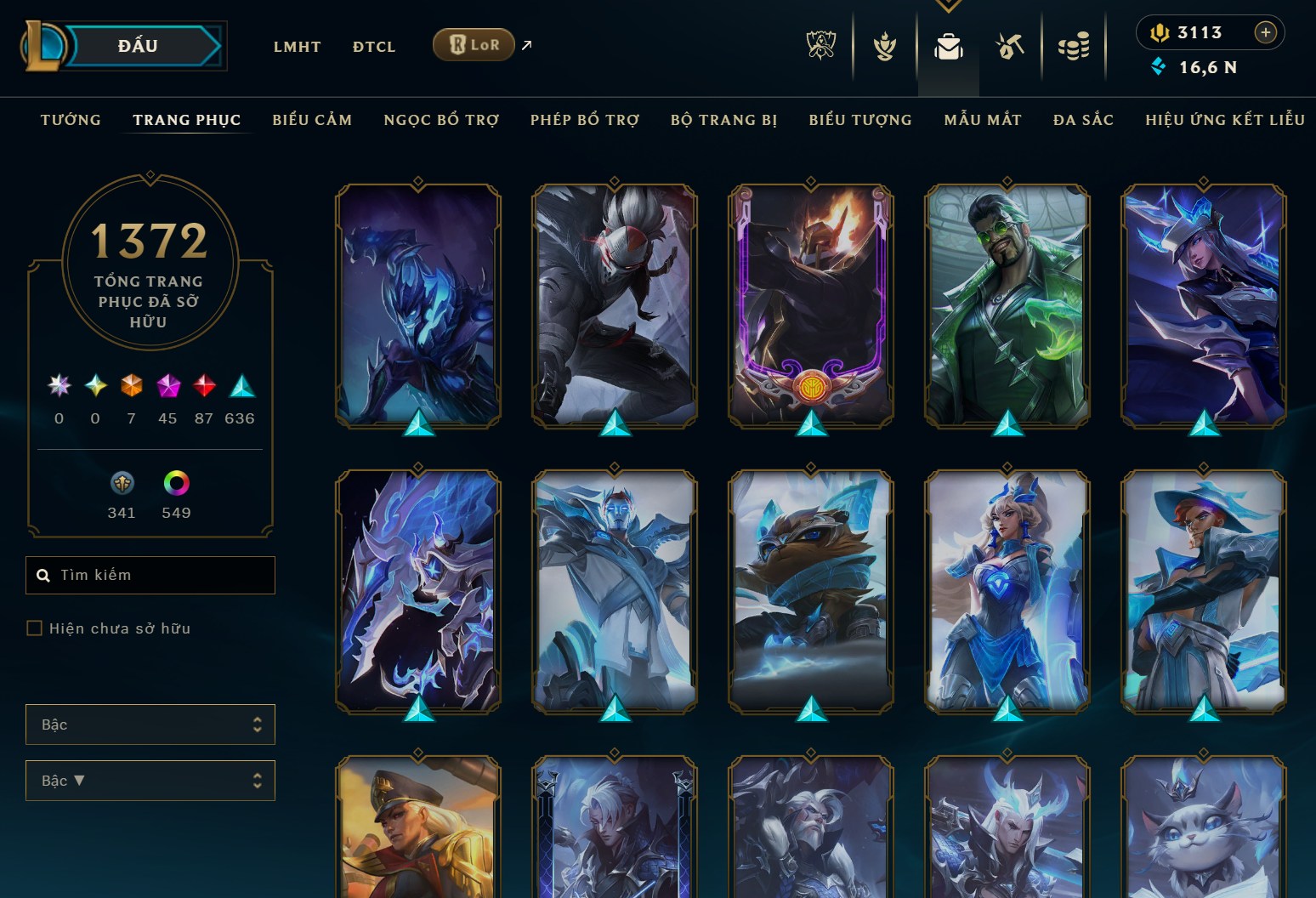Open the Hextech Crafting section
Screen dimensions: 1316x898
[x=1010, y=47]
